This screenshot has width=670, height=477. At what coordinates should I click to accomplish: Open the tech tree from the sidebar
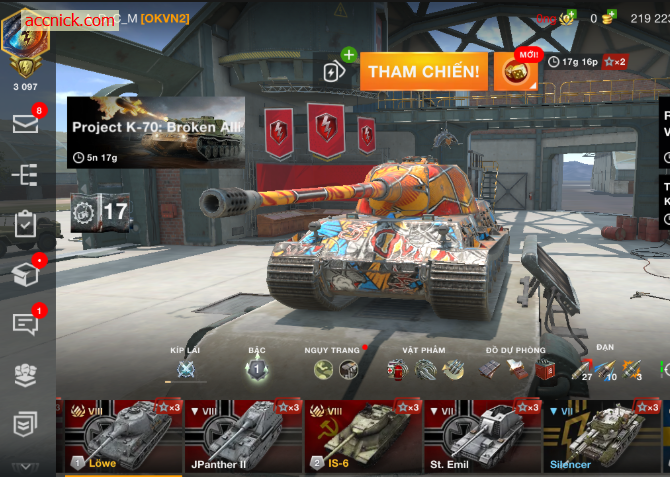(25, 175)
